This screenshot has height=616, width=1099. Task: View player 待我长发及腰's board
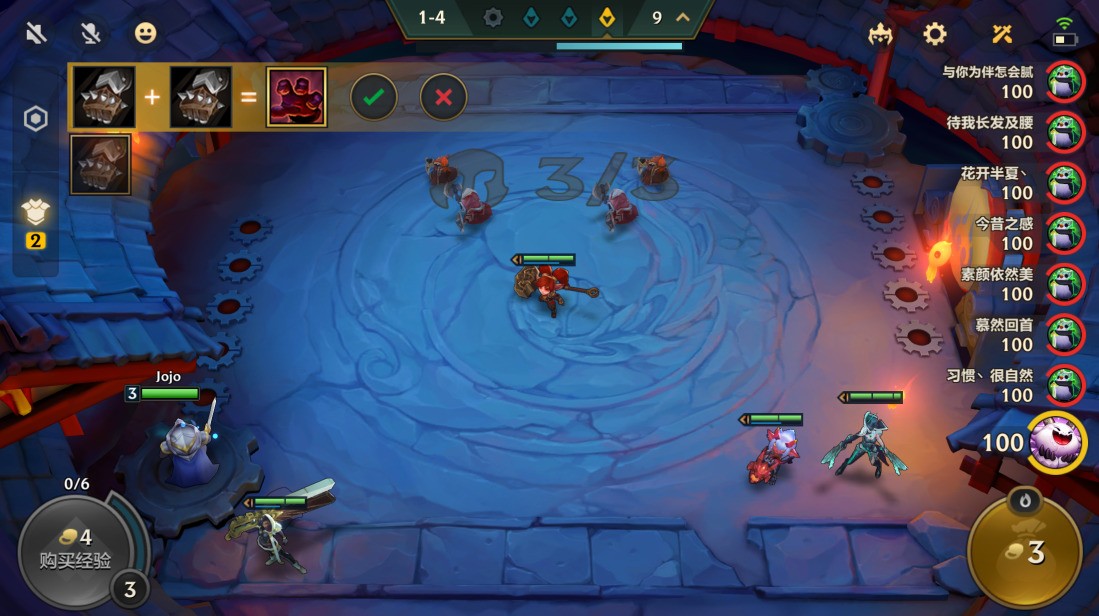click(1065, 132)
